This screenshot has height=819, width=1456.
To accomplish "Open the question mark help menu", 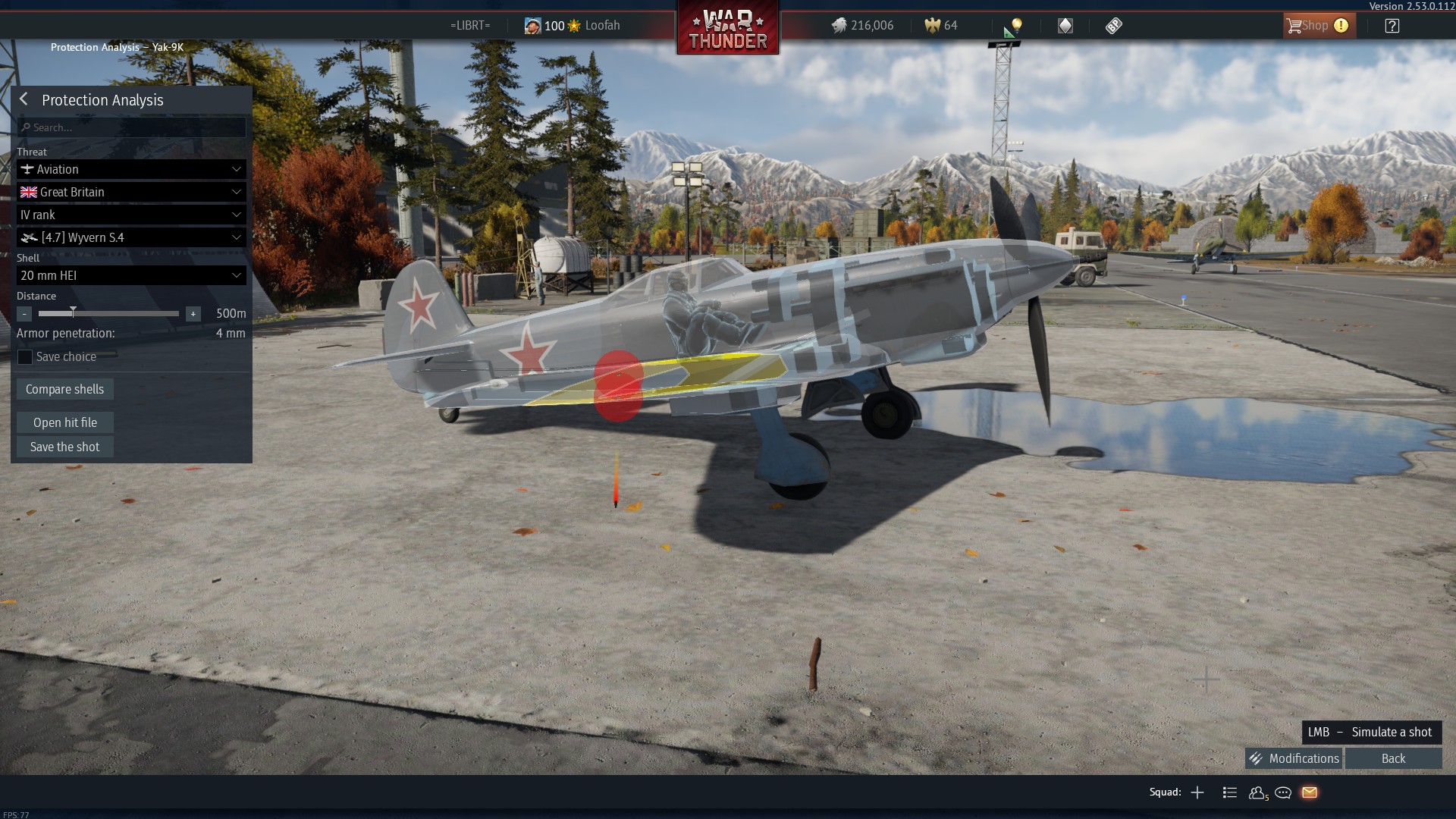I will click(1392, 26).
